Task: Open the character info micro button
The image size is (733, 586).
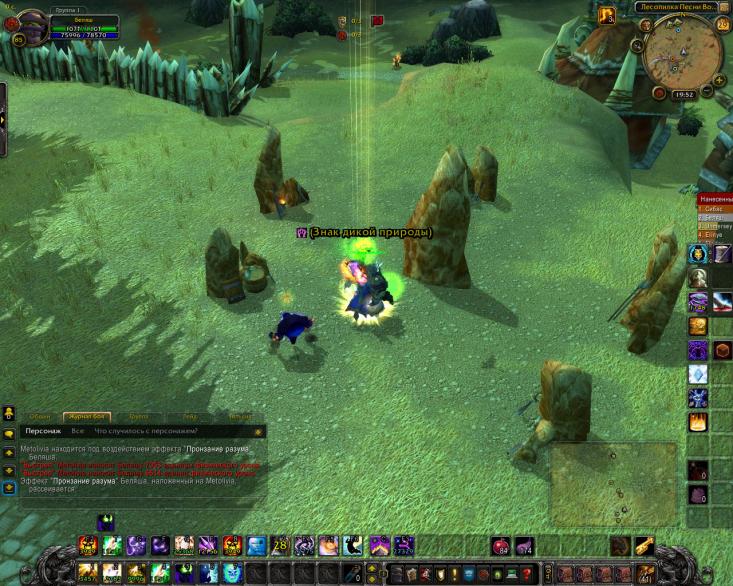Action: pos(397,574)
